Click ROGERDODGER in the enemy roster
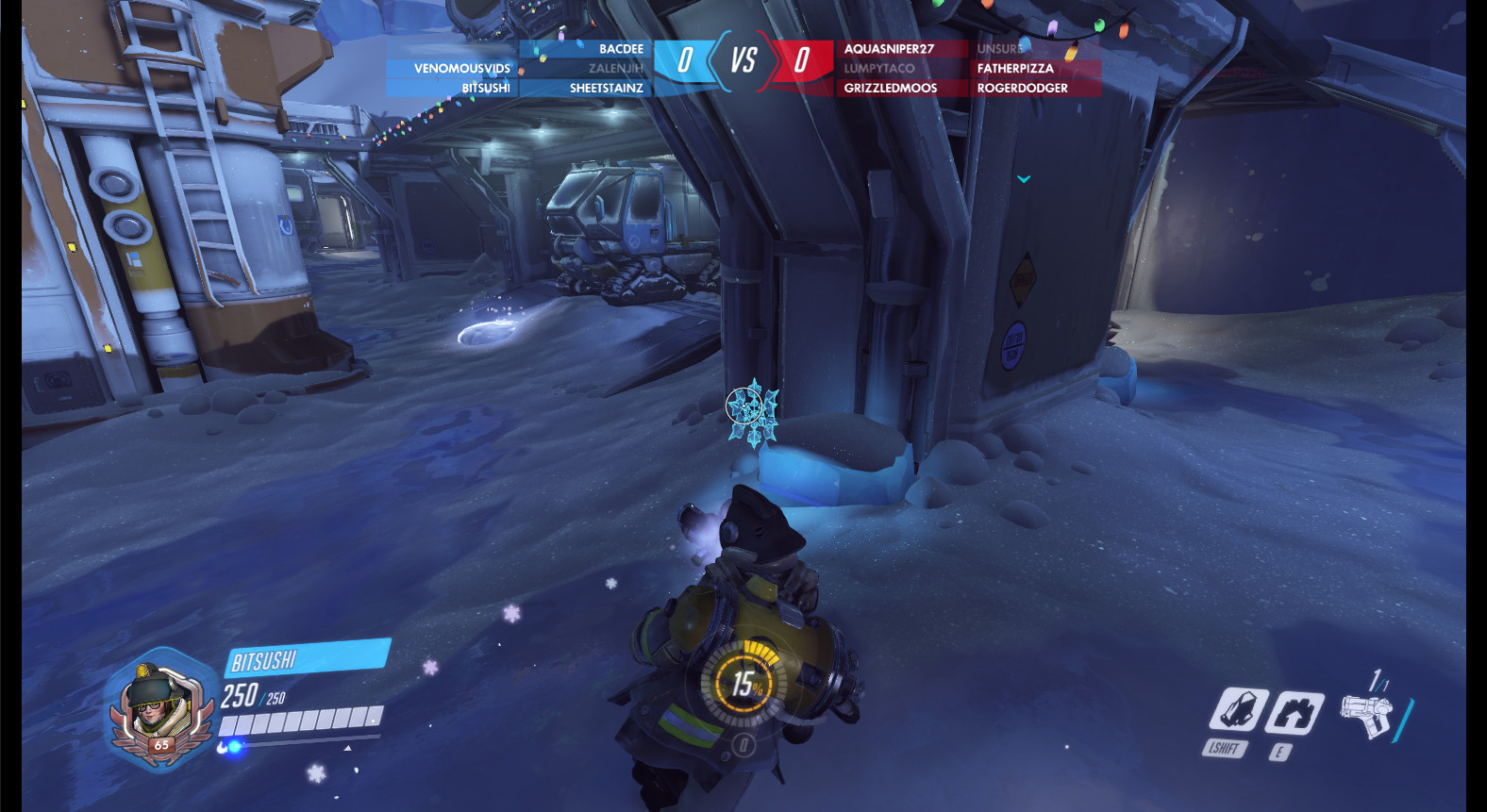 click(x=1023, y=89)
